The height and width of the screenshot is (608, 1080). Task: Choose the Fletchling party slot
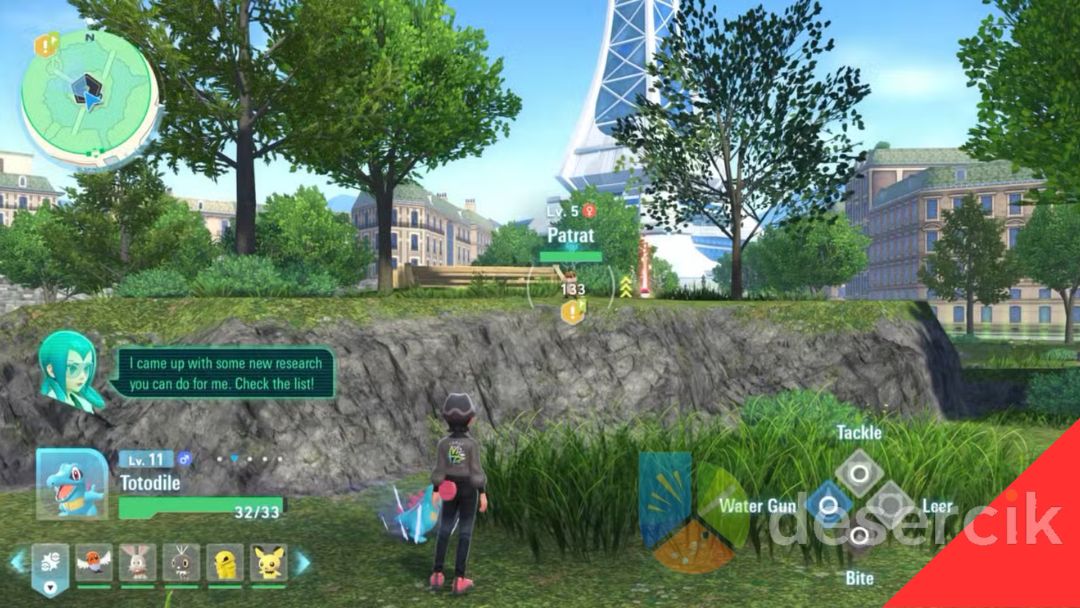[94, 563]
